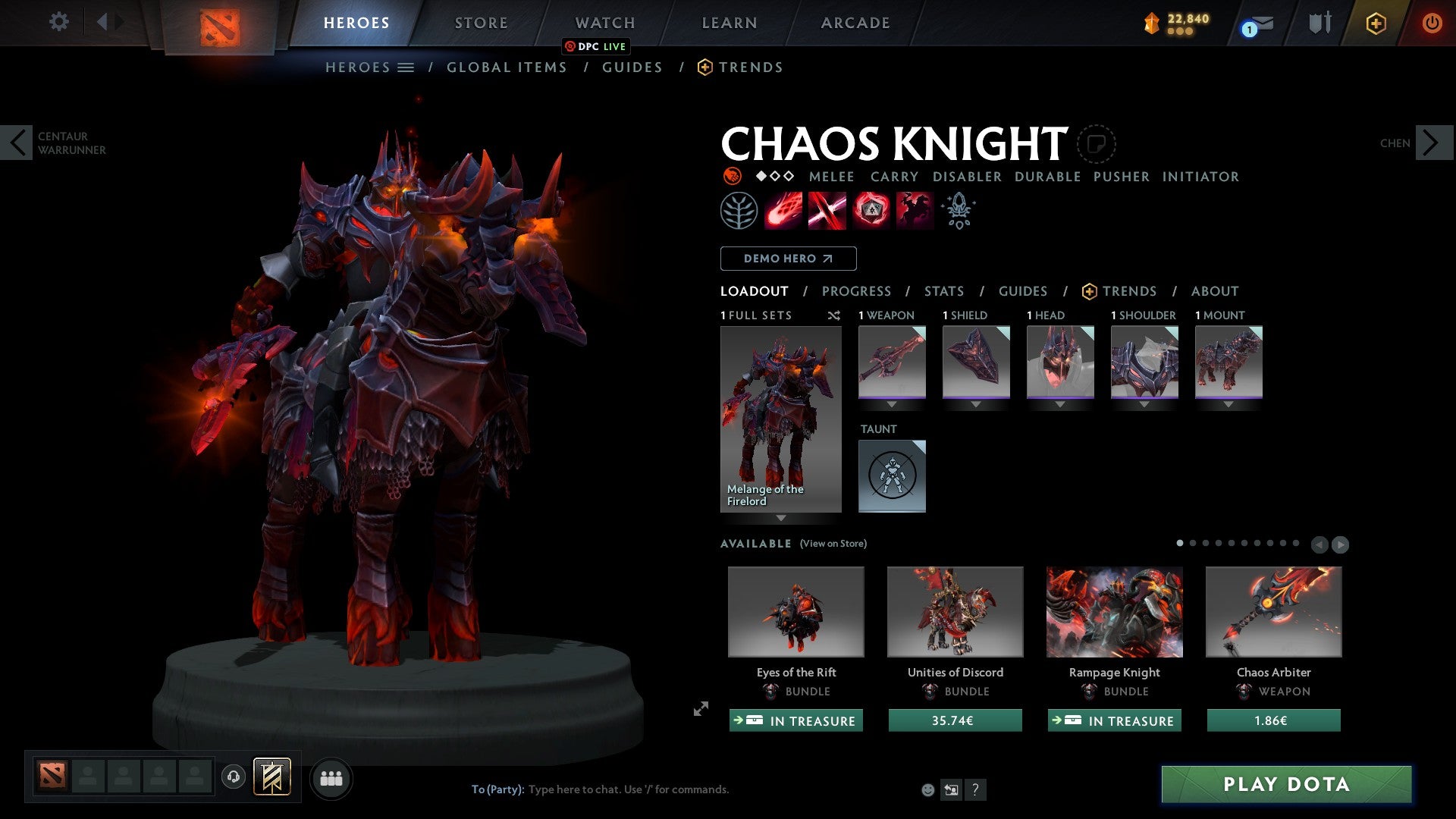Expand the Weapon slot dropdown arrow

click(892, 404)
